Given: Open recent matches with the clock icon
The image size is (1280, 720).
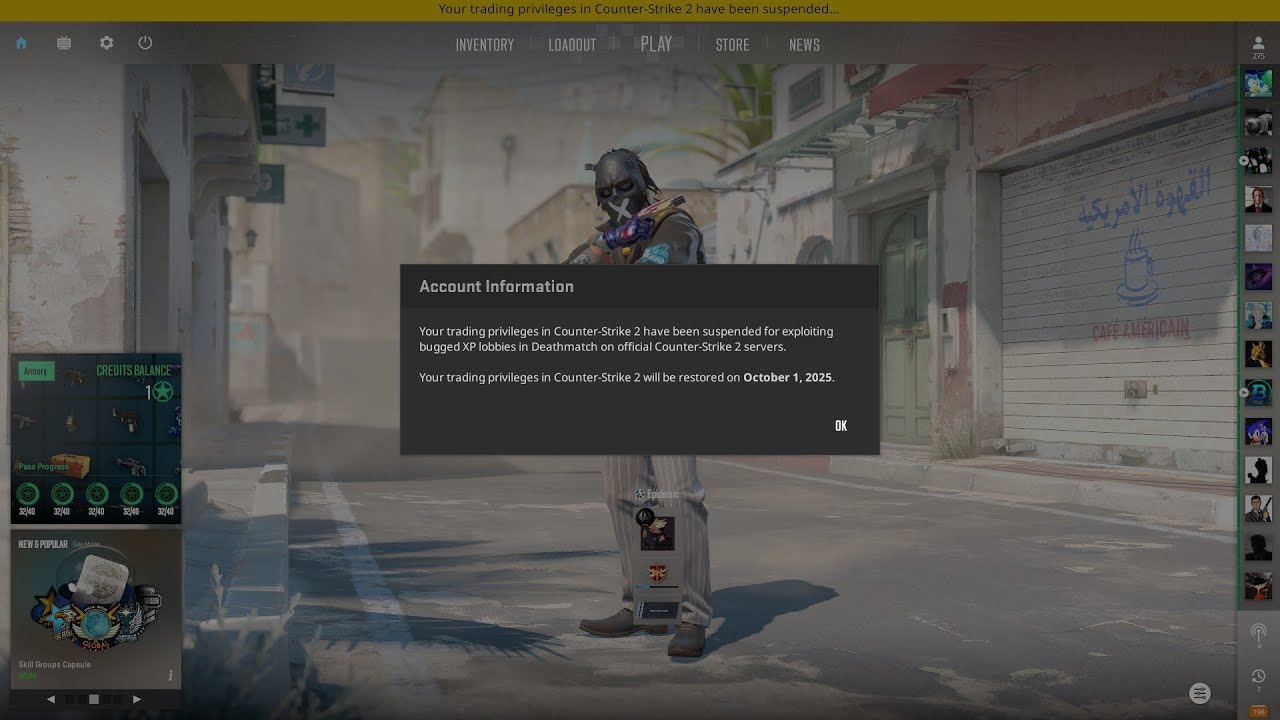Looking at the screenshot, I should (x=1257, y=675).
